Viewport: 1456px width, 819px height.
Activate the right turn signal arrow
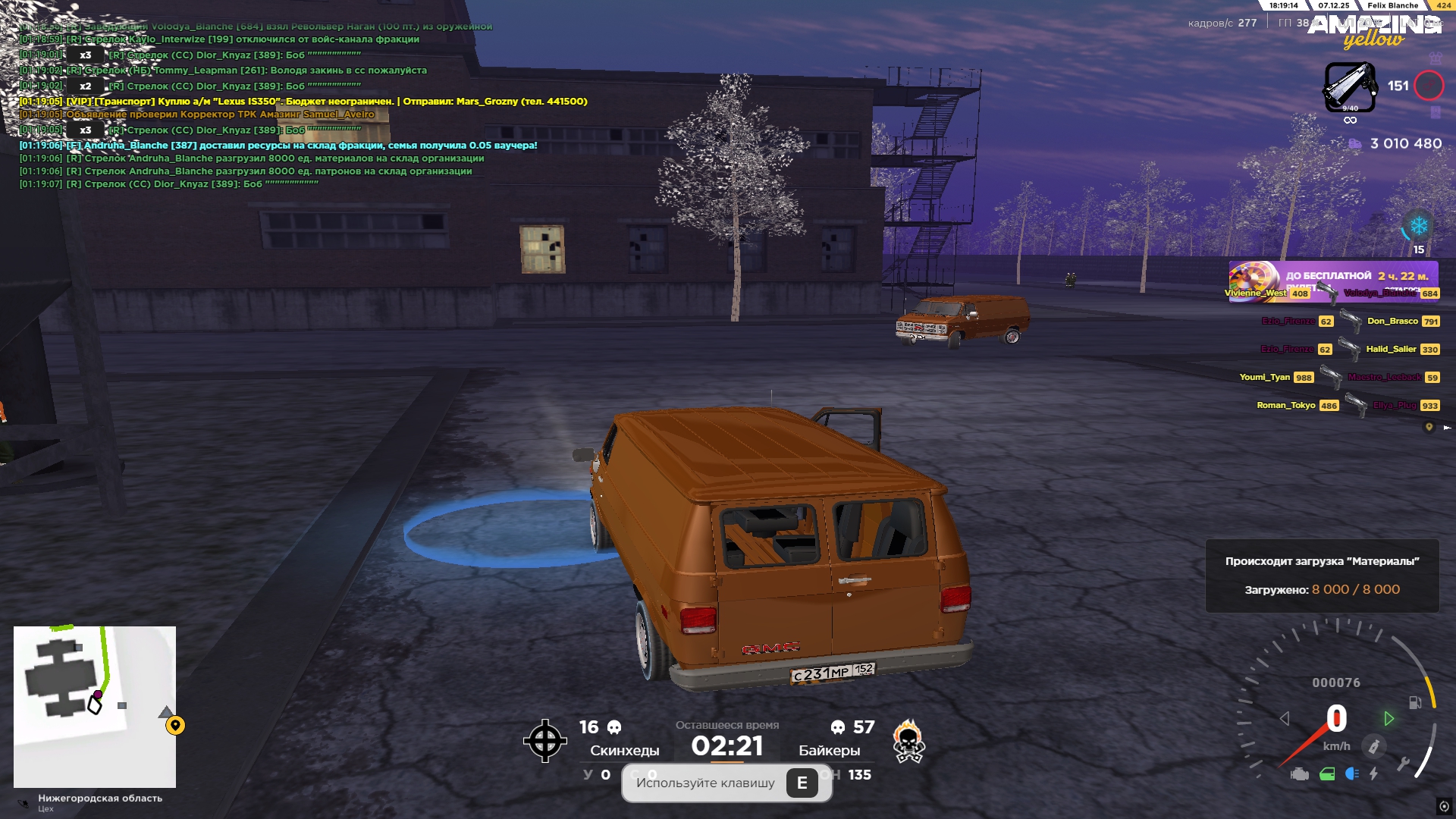tap(1389, 718)
